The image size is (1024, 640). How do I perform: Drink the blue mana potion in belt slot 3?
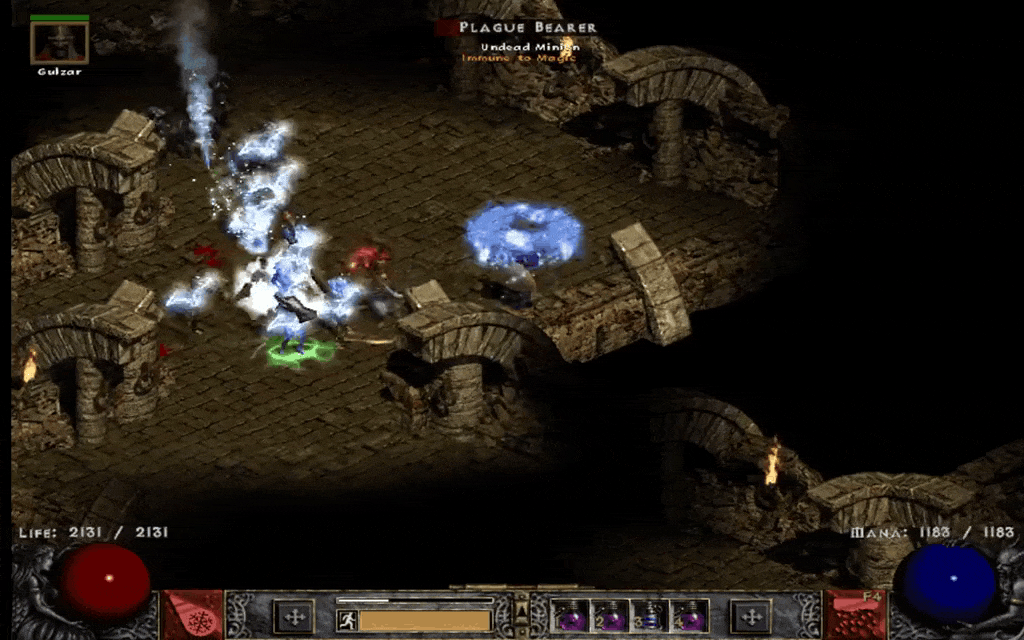pyautogui.click(x=650, y=616)
